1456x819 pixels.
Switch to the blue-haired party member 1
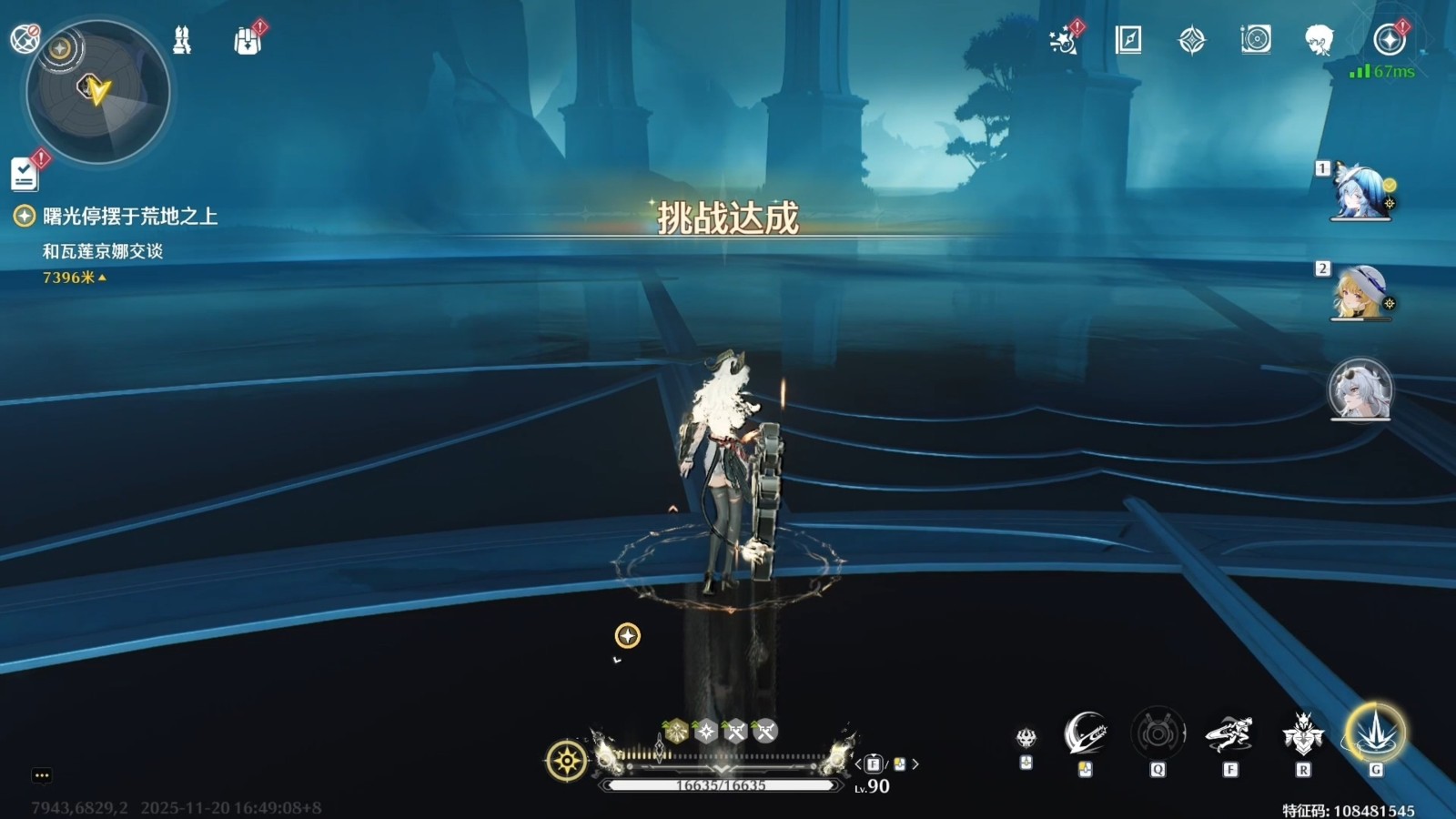point(1360,193)
